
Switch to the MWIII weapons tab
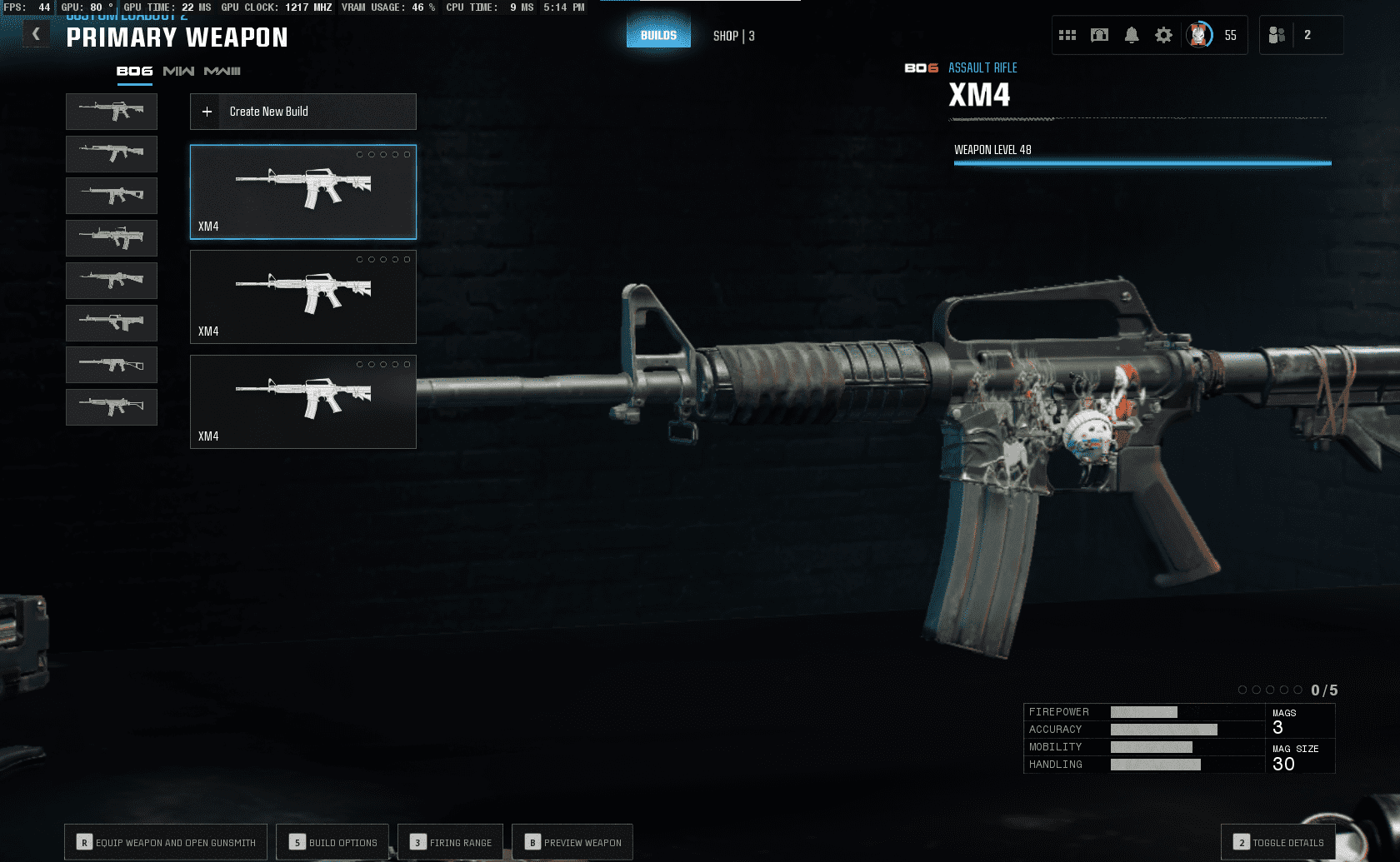222,72
